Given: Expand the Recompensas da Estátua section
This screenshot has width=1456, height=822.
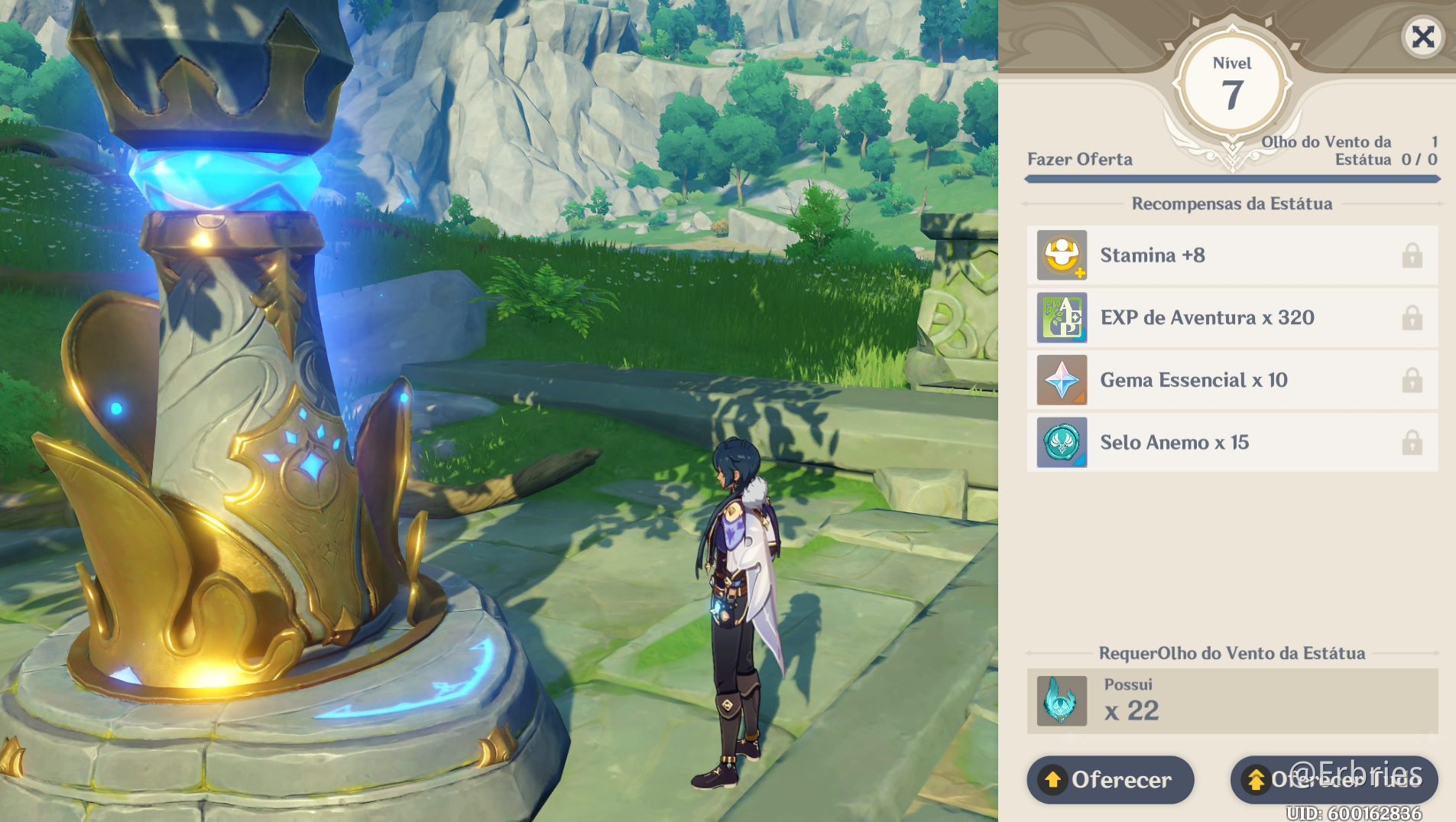Looking at the screenshot, I should point(1231,203).
